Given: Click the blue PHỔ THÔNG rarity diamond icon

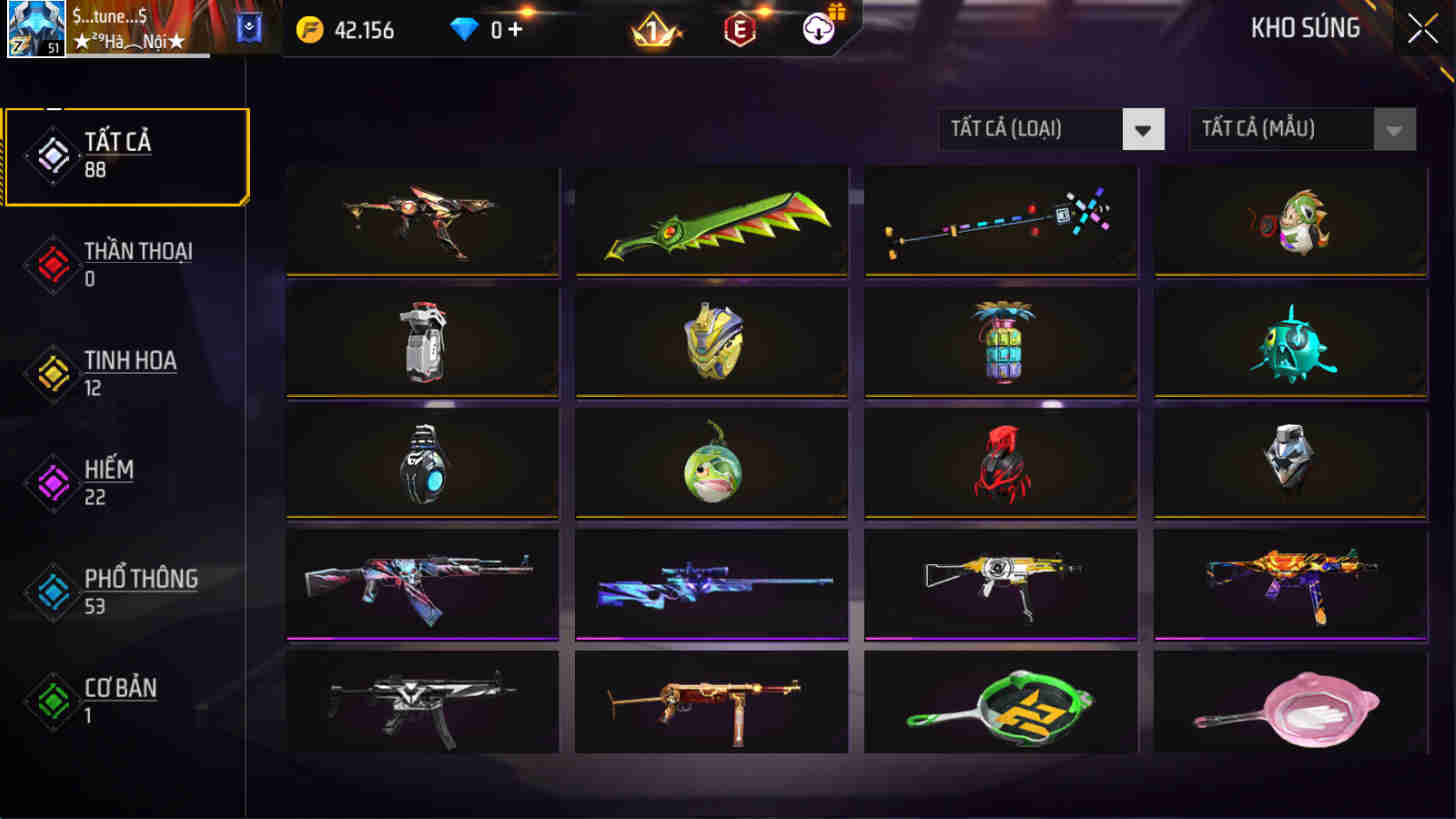Looking at the screenshot, I should pyautogui.click(x=51, y=592).
